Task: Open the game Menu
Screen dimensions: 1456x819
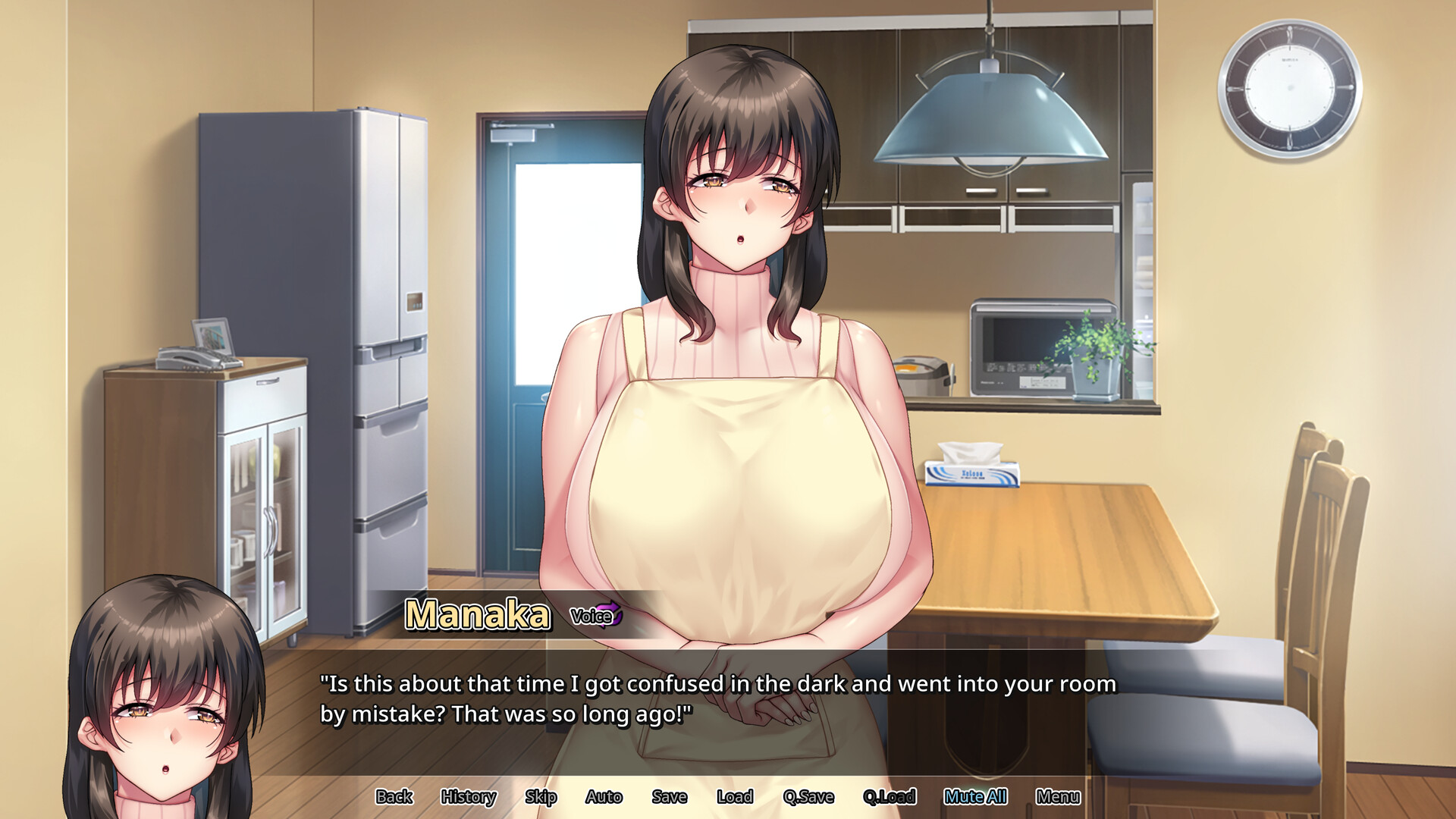Action: 1058,796
